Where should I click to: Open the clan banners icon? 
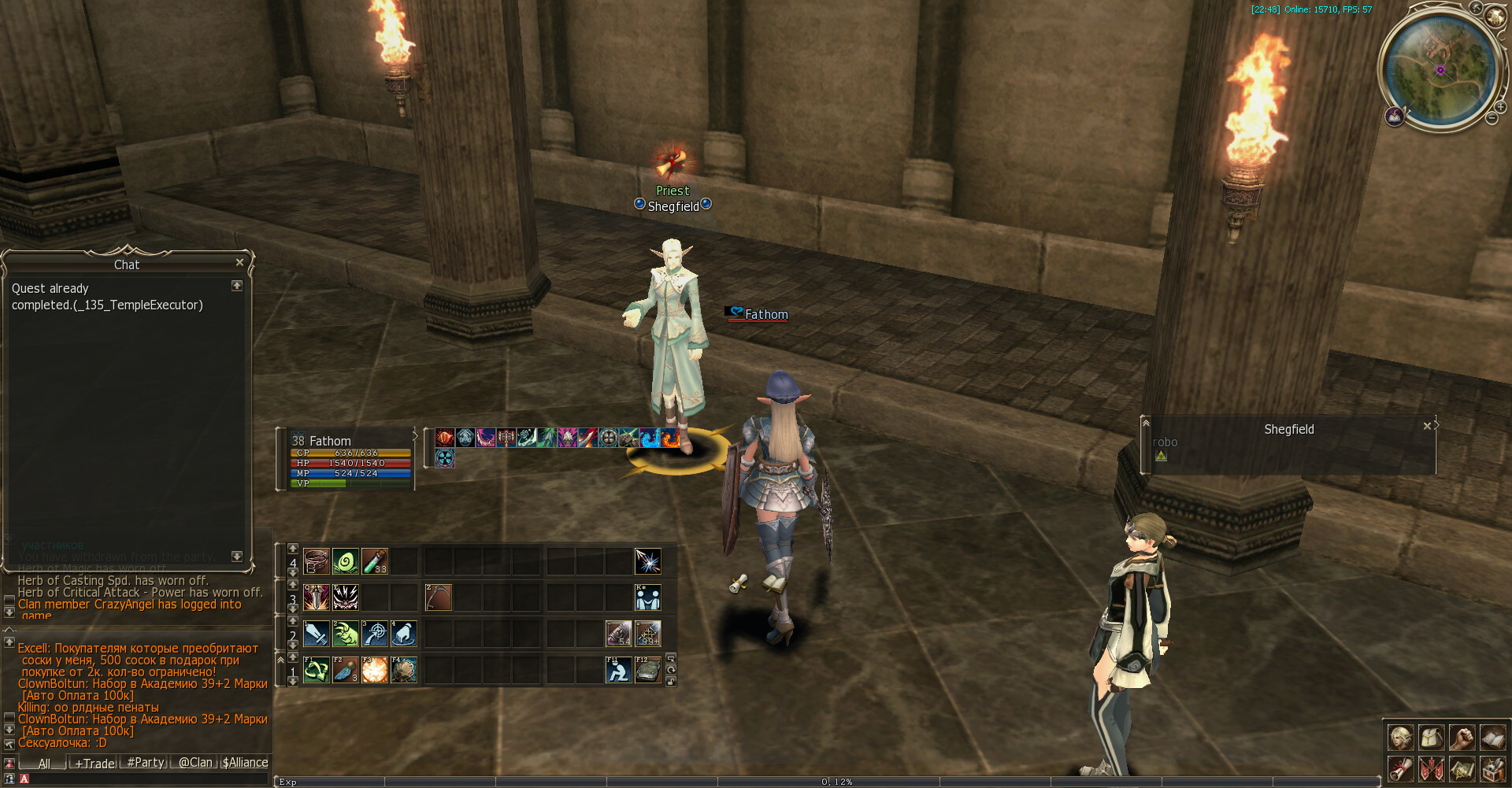coord(1431,768)
